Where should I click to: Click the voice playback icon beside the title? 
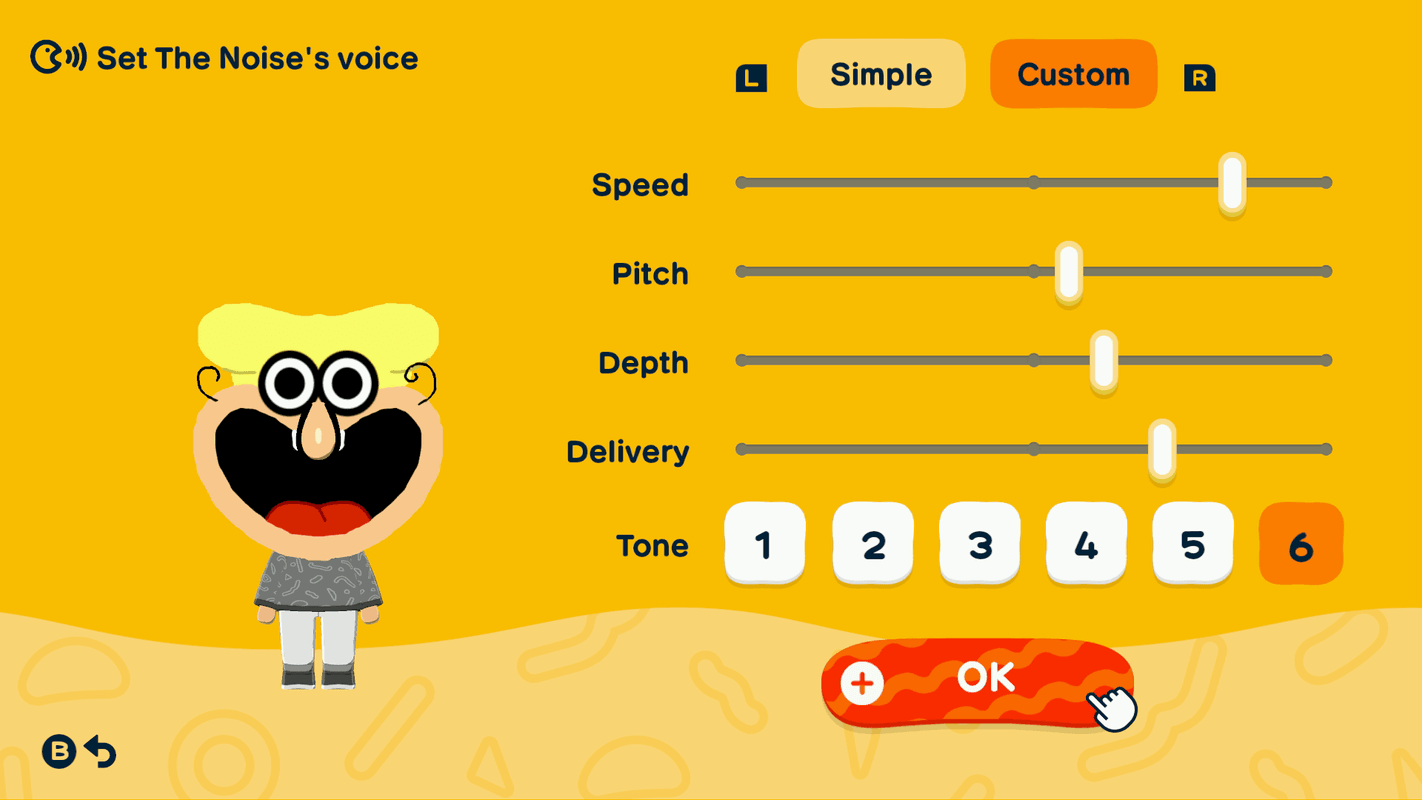56,57
